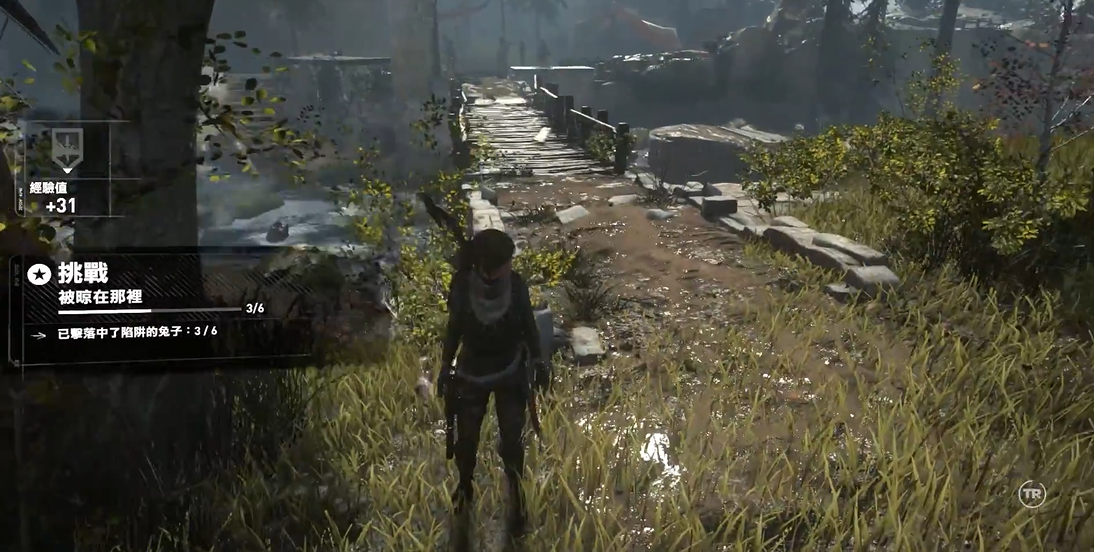Select the experience badge icon above 經驗值
The image size is (1094, 552).
pos(67,150)
